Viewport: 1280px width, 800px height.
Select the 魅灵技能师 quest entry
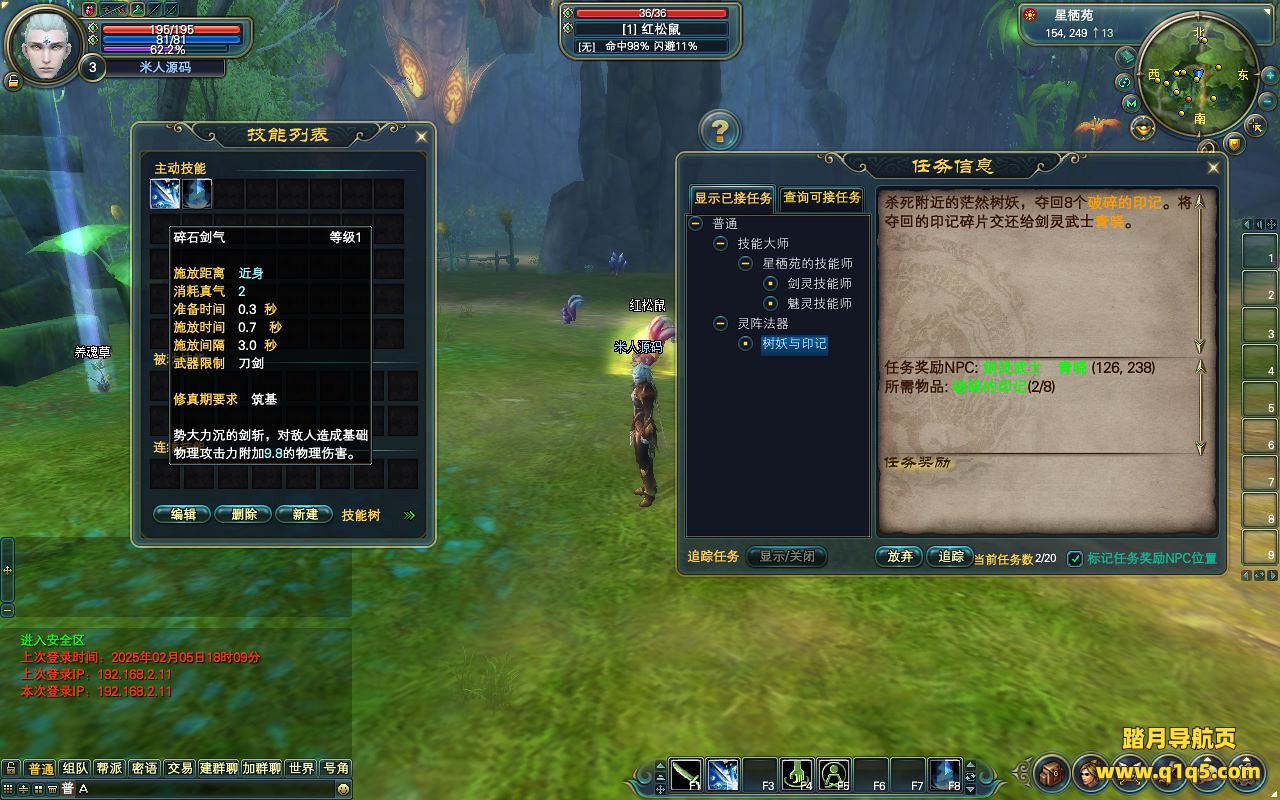tap(819, 304)
